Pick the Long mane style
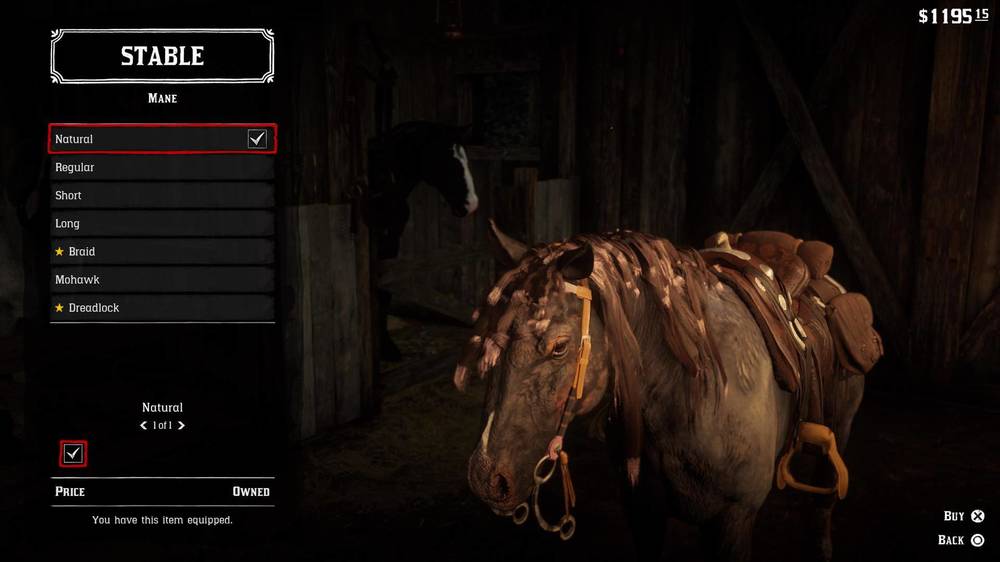The width and height of the screenshot is (1000, 562). point(162,223)
